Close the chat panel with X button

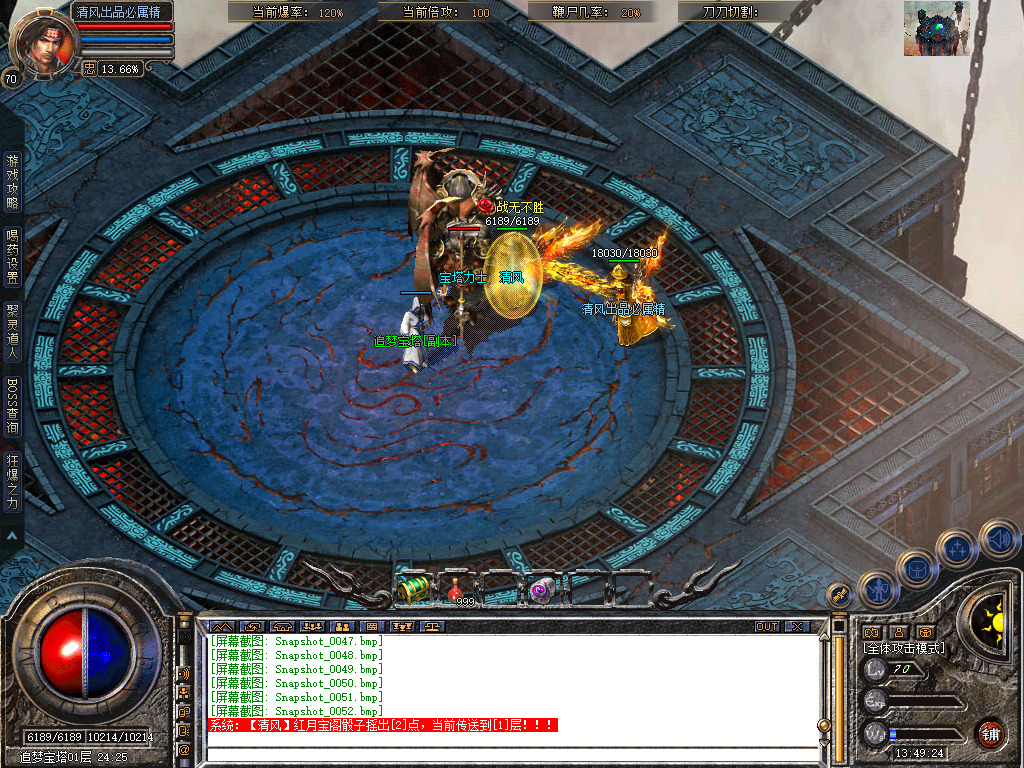tap(796, 626)
